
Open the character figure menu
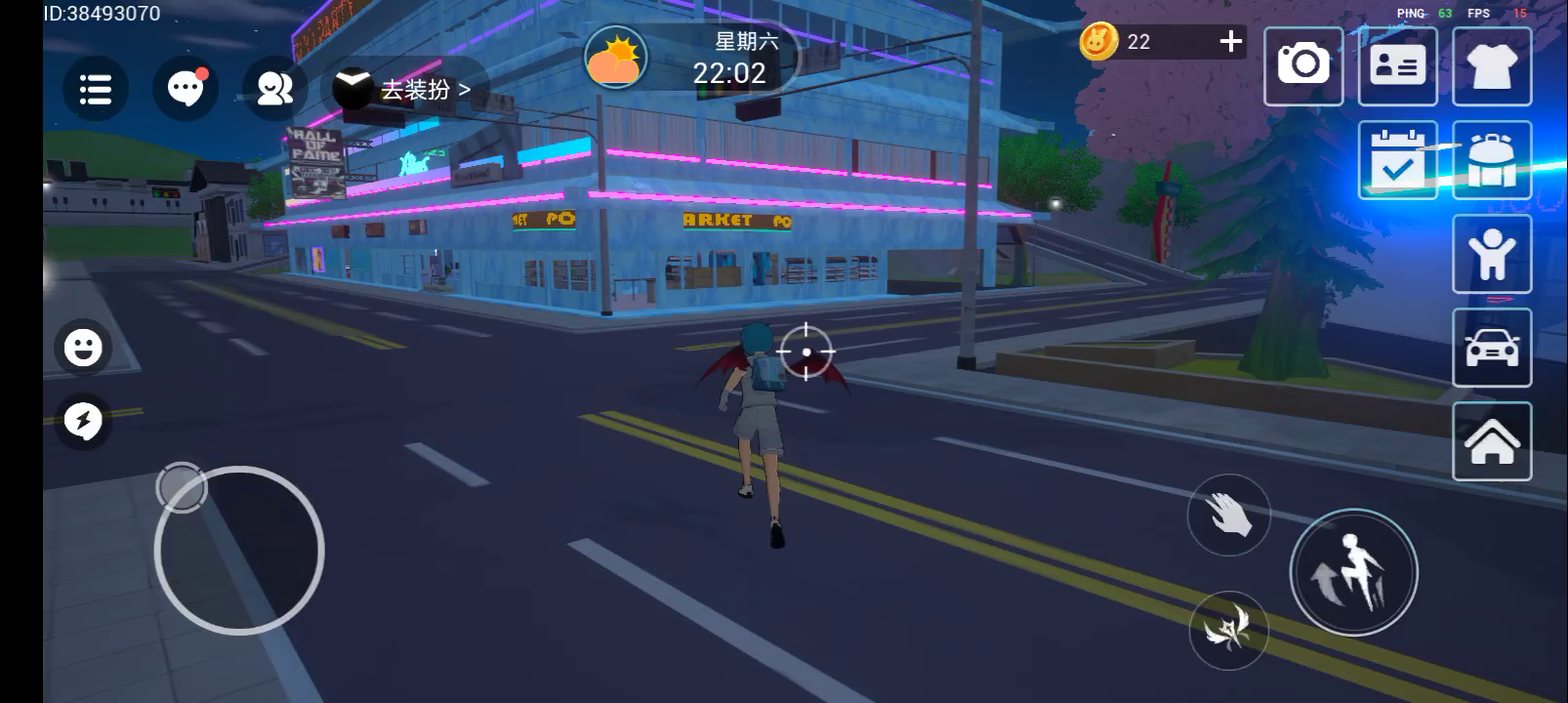(1491, 254)
